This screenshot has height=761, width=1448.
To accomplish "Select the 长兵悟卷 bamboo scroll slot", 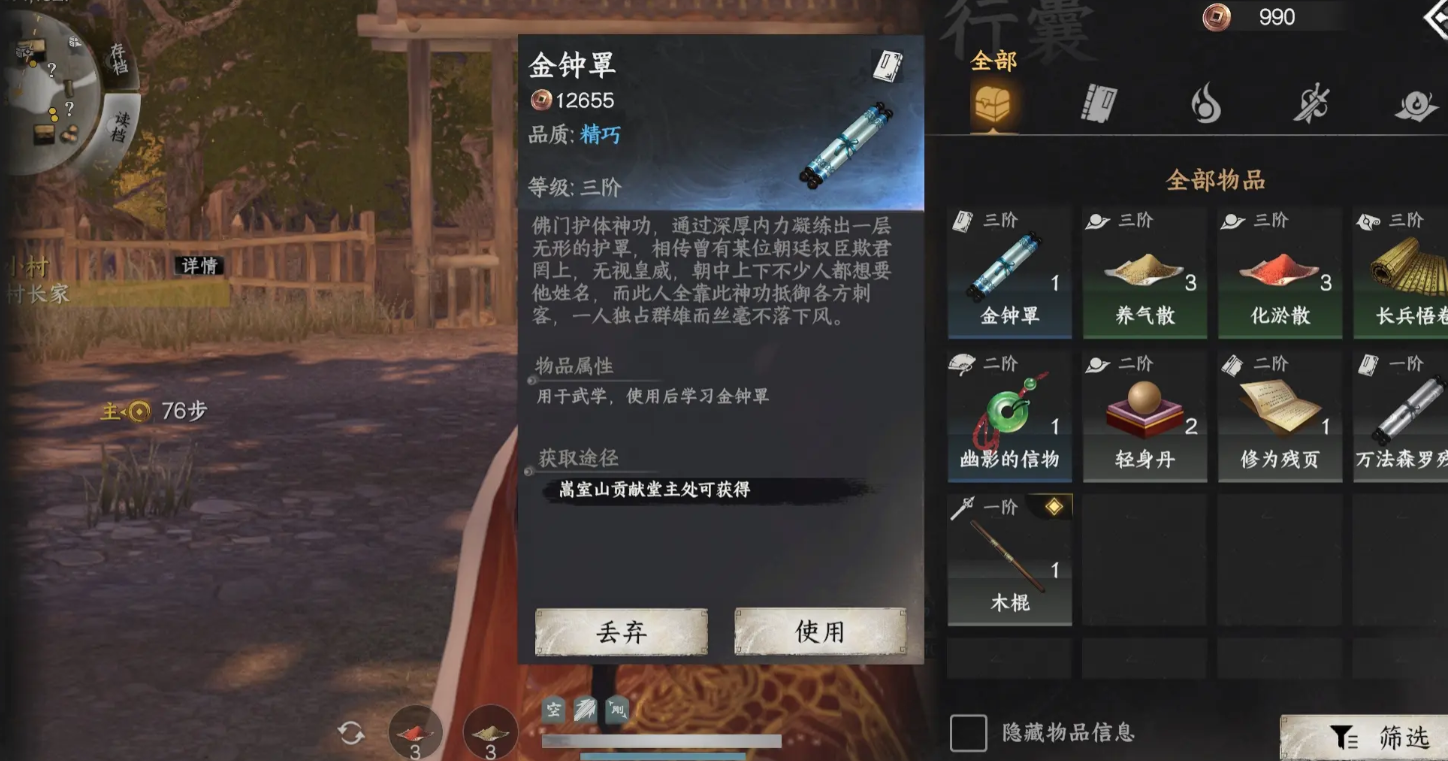I will point(1402,272).
